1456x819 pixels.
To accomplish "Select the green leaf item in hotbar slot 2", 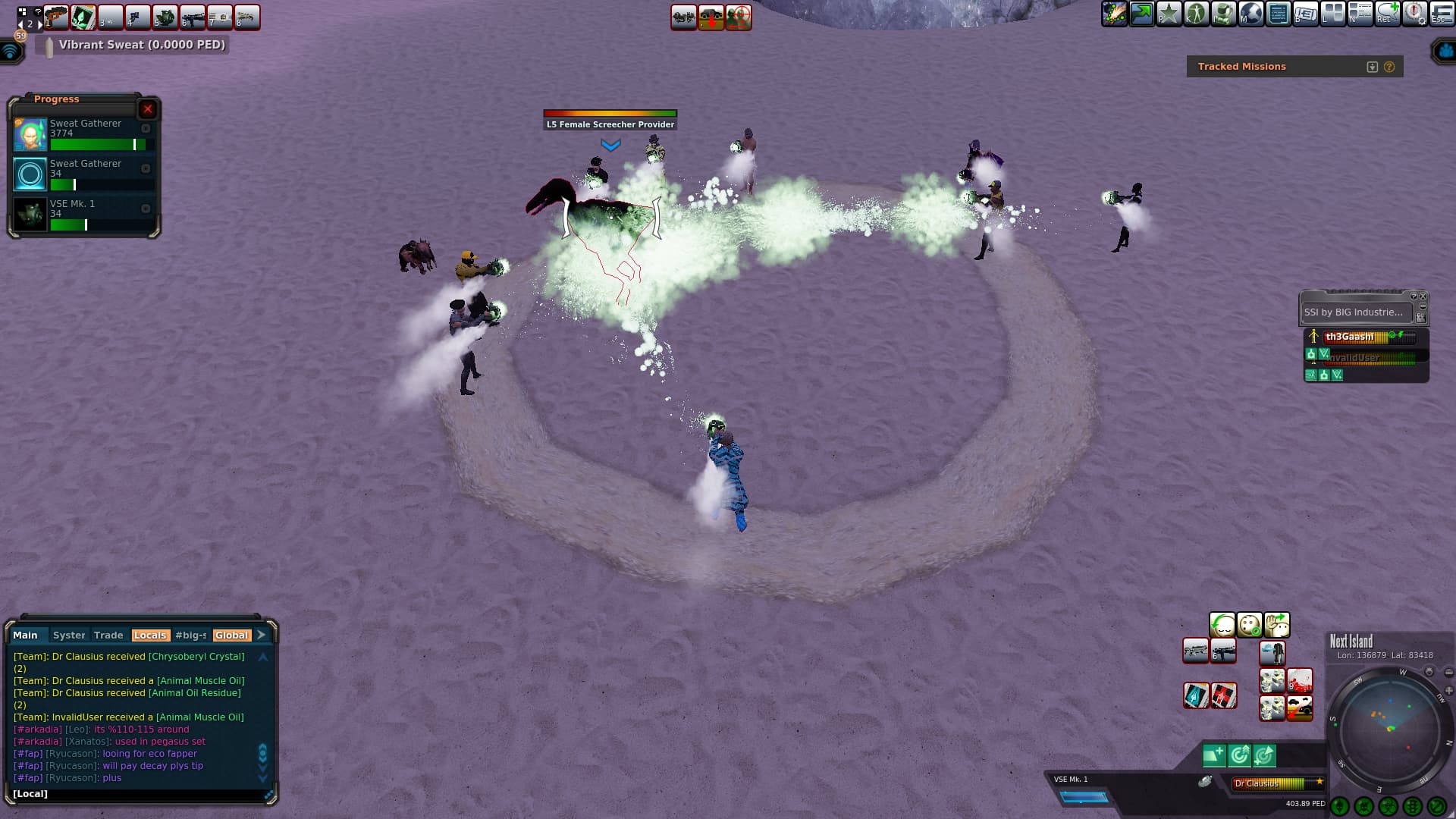I will click(x=83, y=17).
